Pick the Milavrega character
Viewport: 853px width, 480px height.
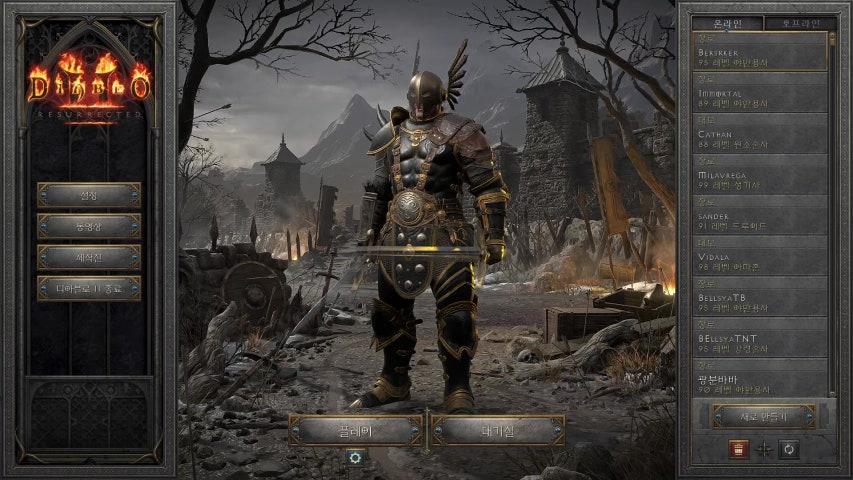coord(760,175)
